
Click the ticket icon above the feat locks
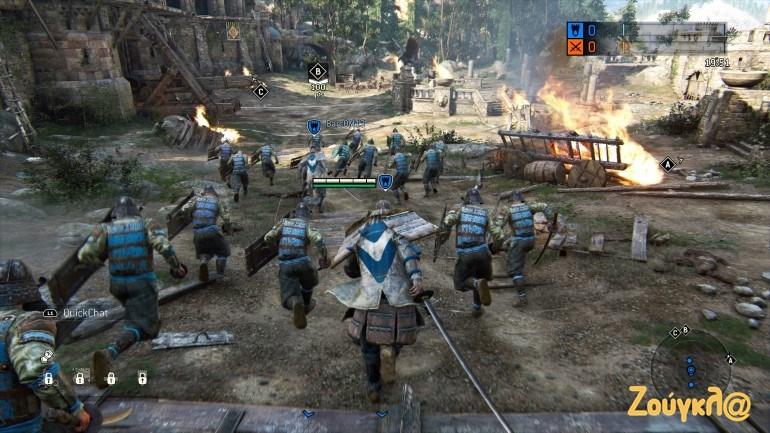click(47, 355)
